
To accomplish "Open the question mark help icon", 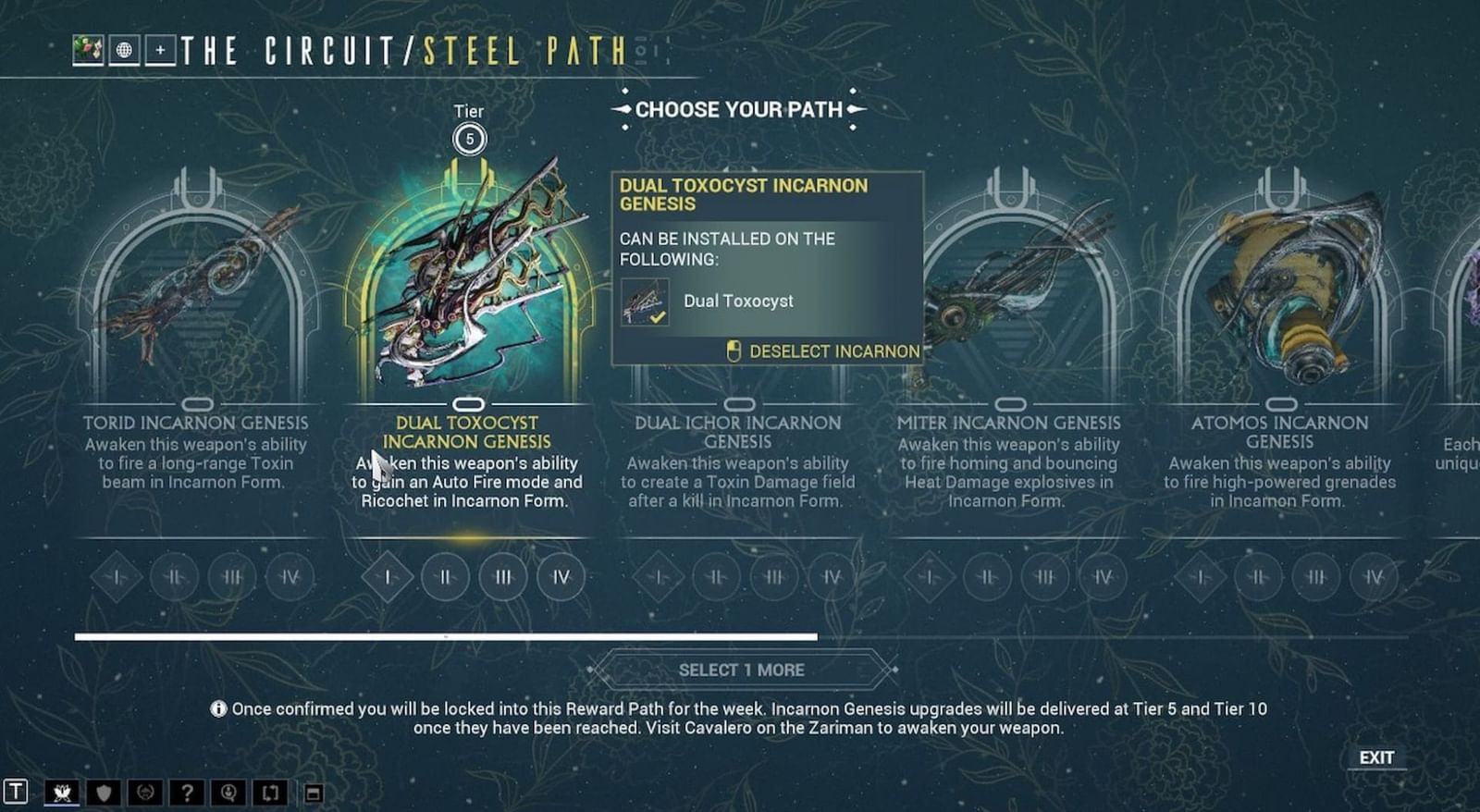I will [x=187, y=792].
